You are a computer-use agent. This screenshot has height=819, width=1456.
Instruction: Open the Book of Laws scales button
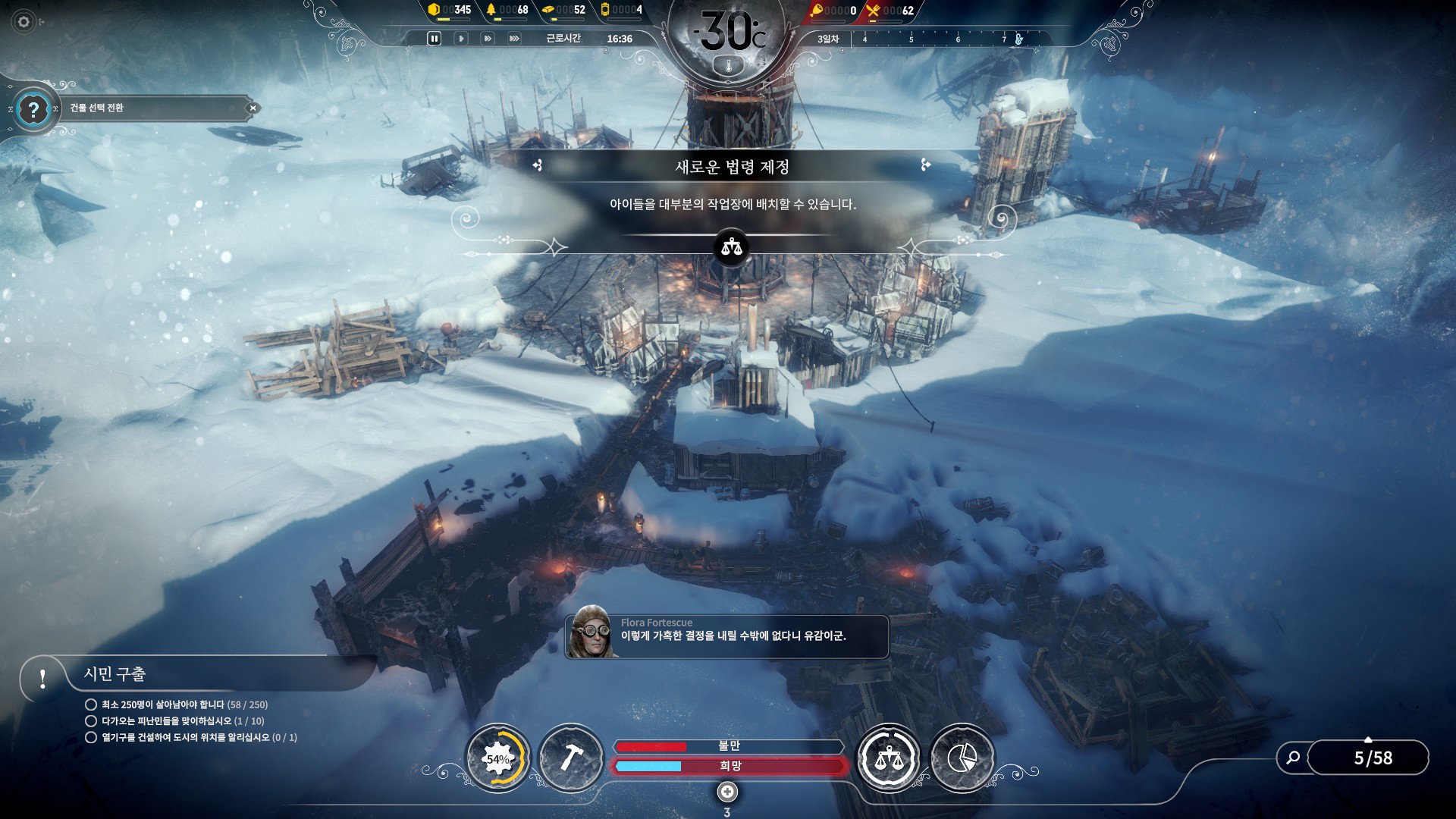(888, 758)
